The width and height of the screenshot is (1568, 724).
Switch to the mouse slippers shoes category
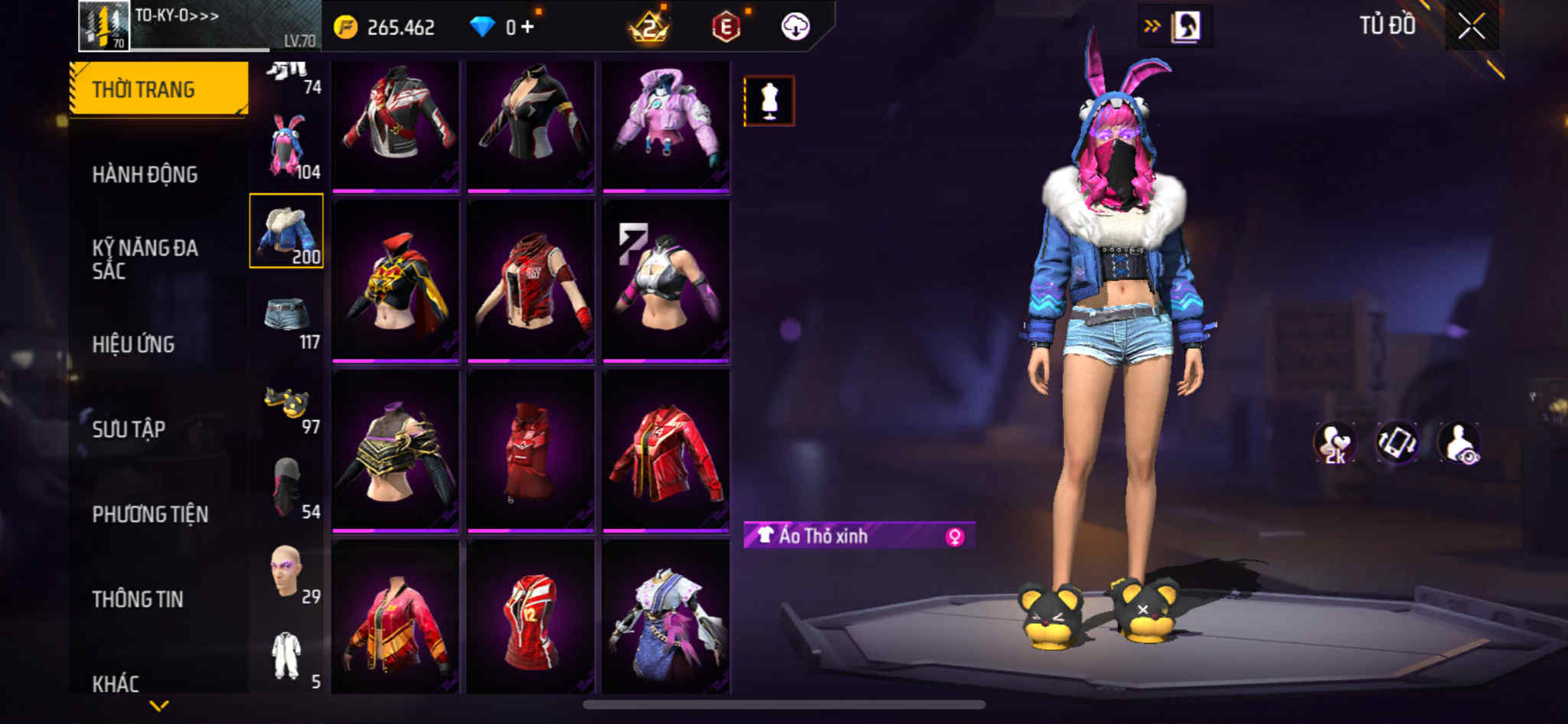(287, 402)
